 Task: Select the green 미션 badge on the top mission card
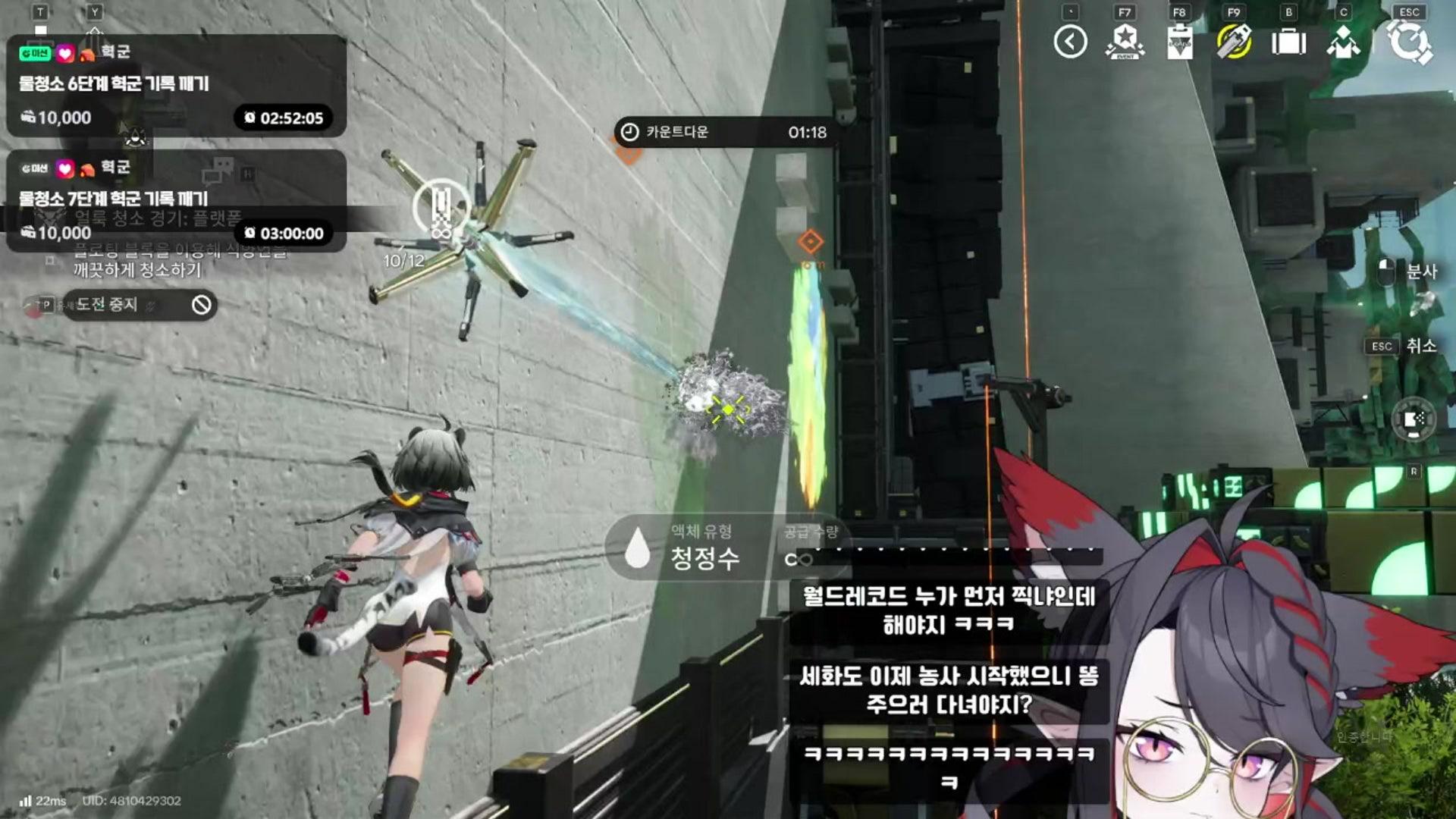(35, 52)
